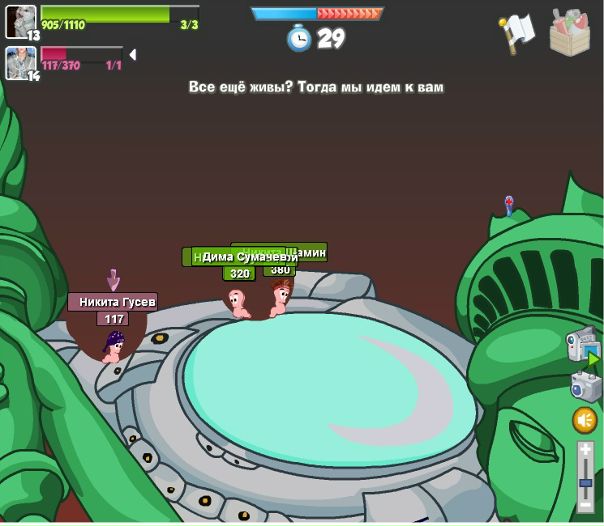Start video recording with the camcorder icon
604x526 pixels.
(x=582, y=345)
